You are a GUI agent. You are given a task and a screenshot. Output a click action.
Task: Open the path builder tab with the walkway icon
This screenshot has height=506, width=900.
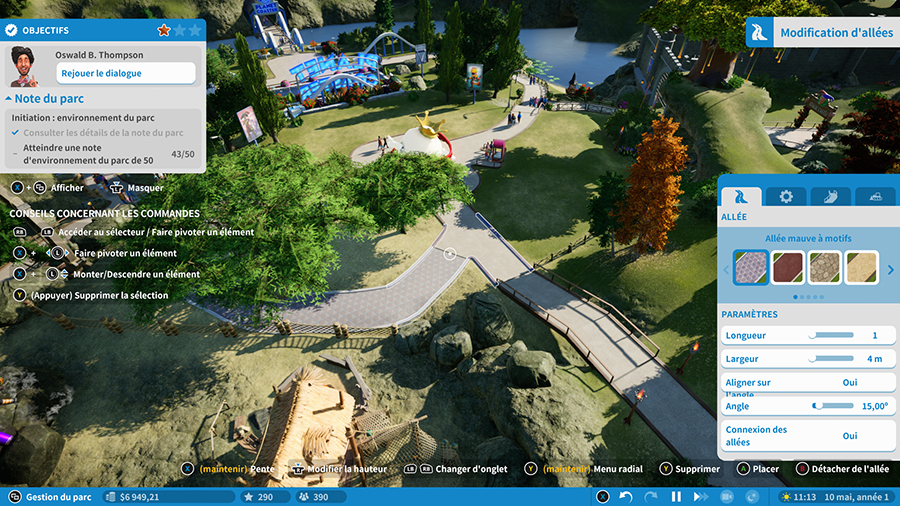741,197
